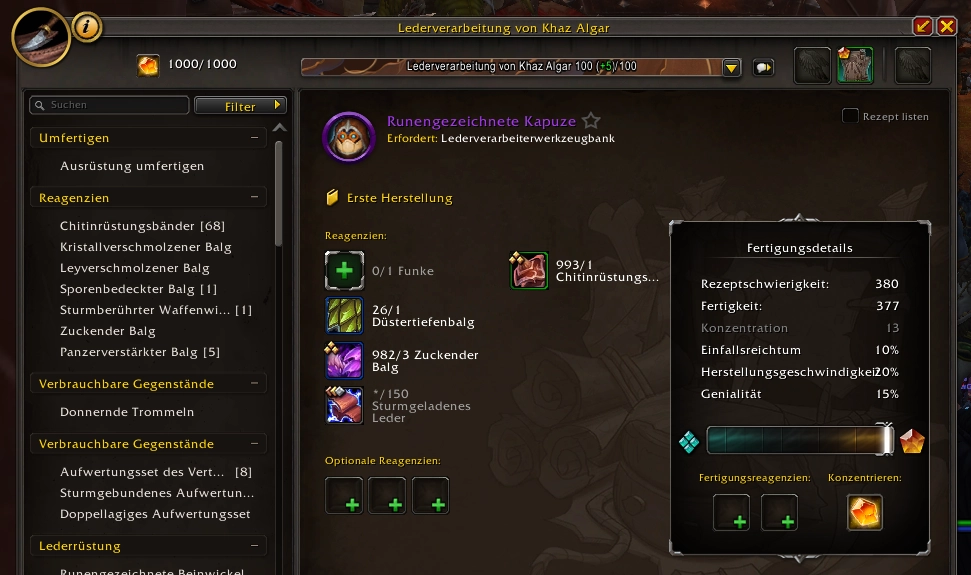Viewport: 971px width, 575px height.
Task: Click the Zuckender Balg reagent icon
Action: click(x=344, y=360)
